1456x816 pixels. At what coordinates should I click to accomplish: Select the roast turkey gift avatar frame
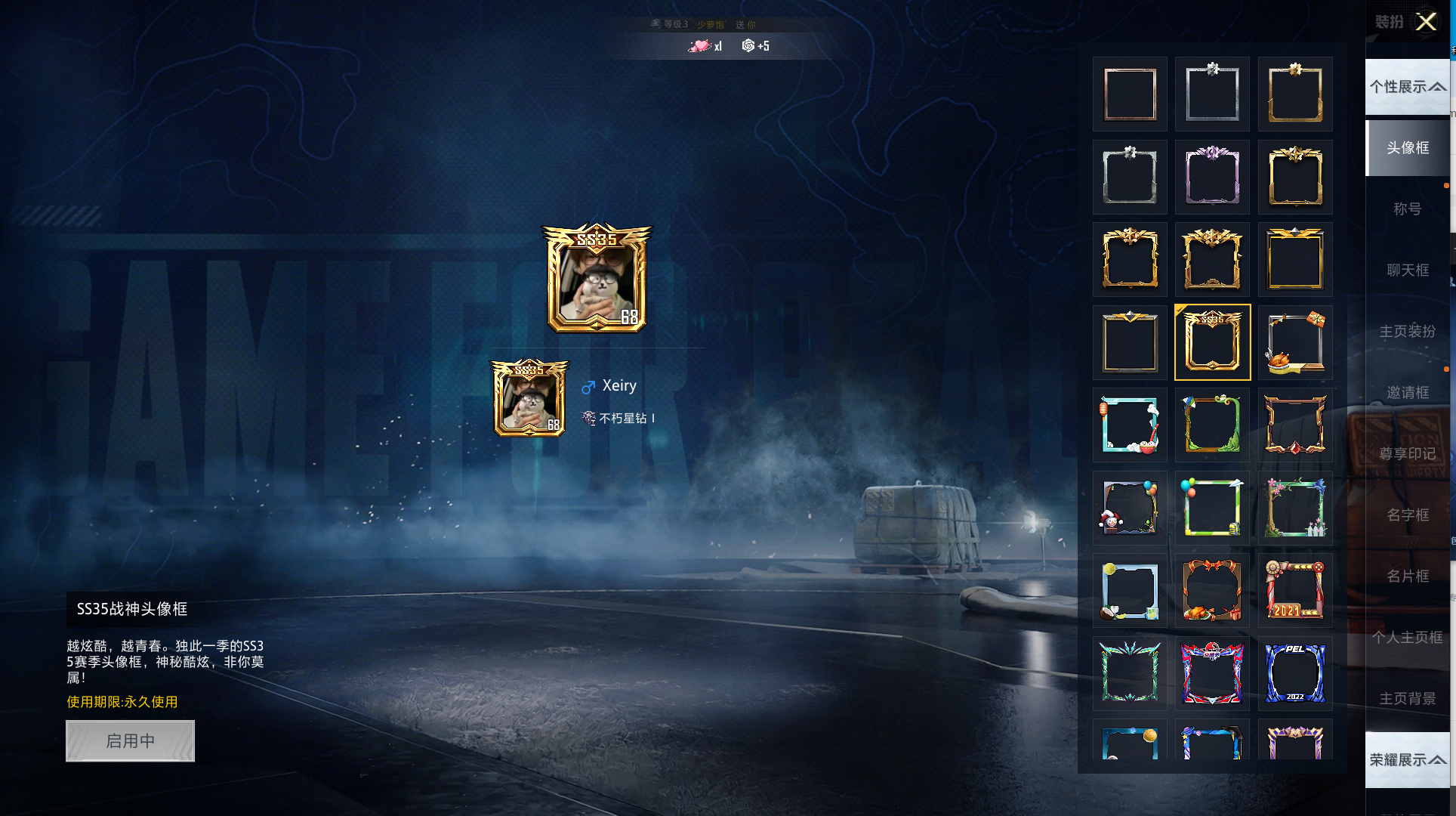pos(1294,342)
